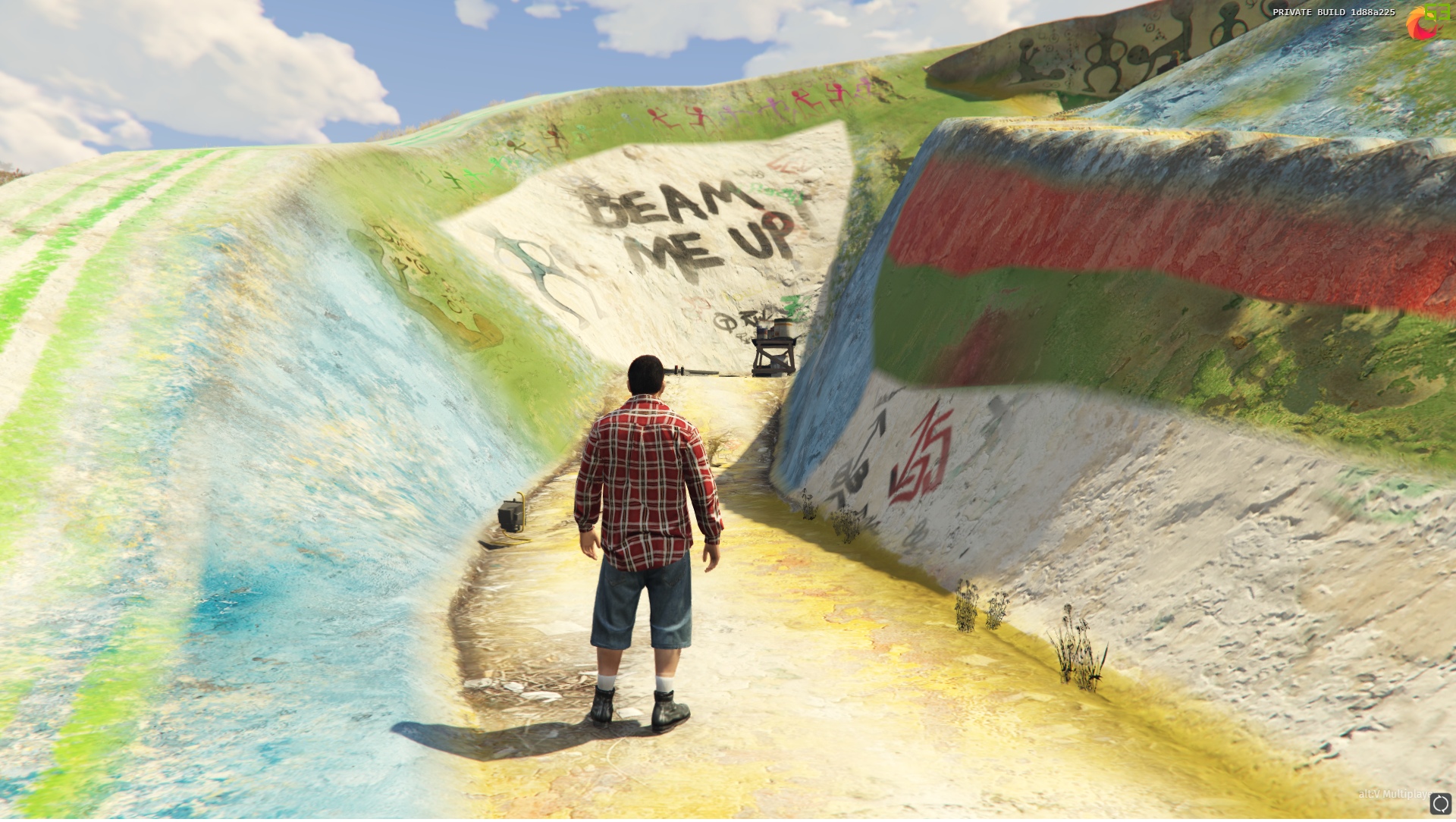This screenshot has width=1456, height=822.
Task: Click the orange bird overlay logo
Action: [1420, 25]
